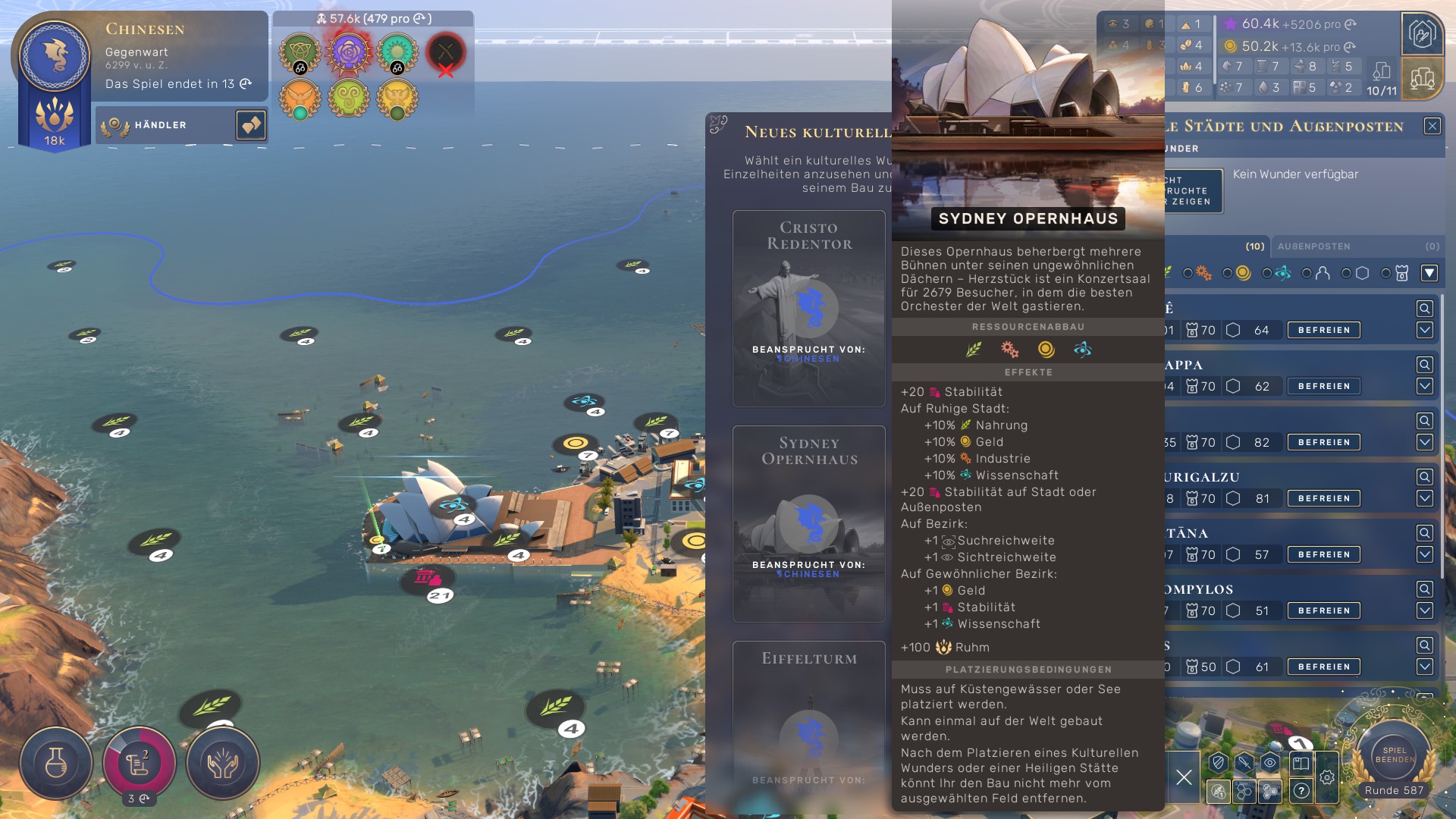The image size is (1456, 819).
Task: Open the sort dropdown arrow
Action: coord(1429,273)
